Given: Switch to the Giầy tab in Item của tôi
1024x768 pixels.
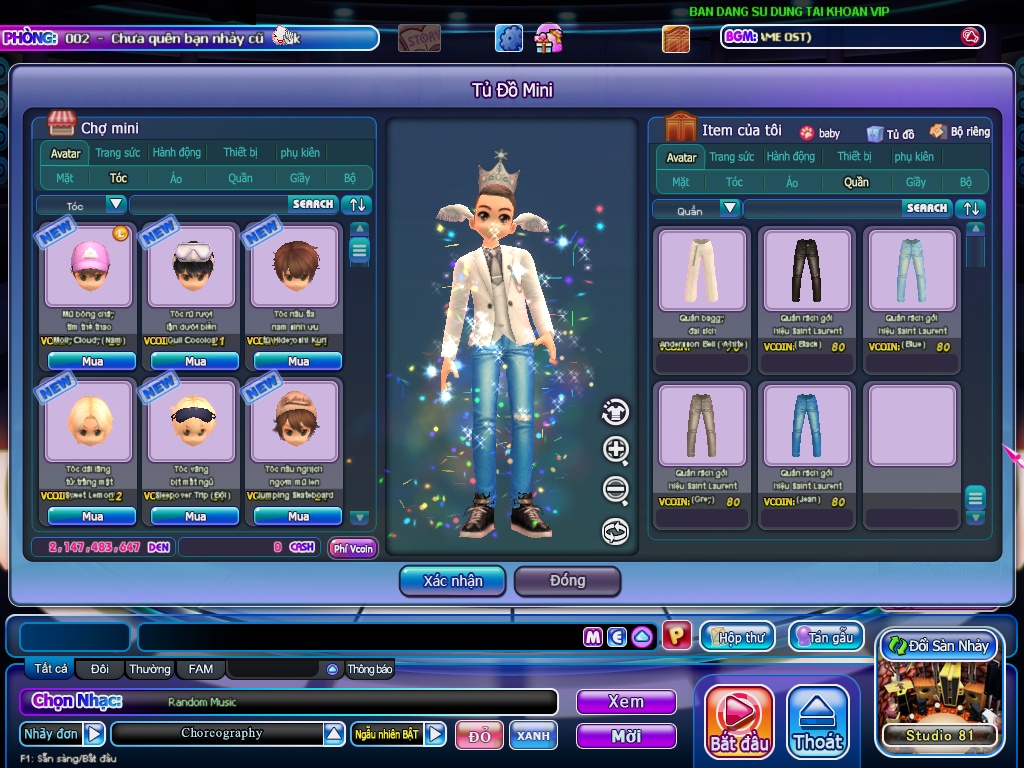Looking at the screenshot, I should (915, 182).
